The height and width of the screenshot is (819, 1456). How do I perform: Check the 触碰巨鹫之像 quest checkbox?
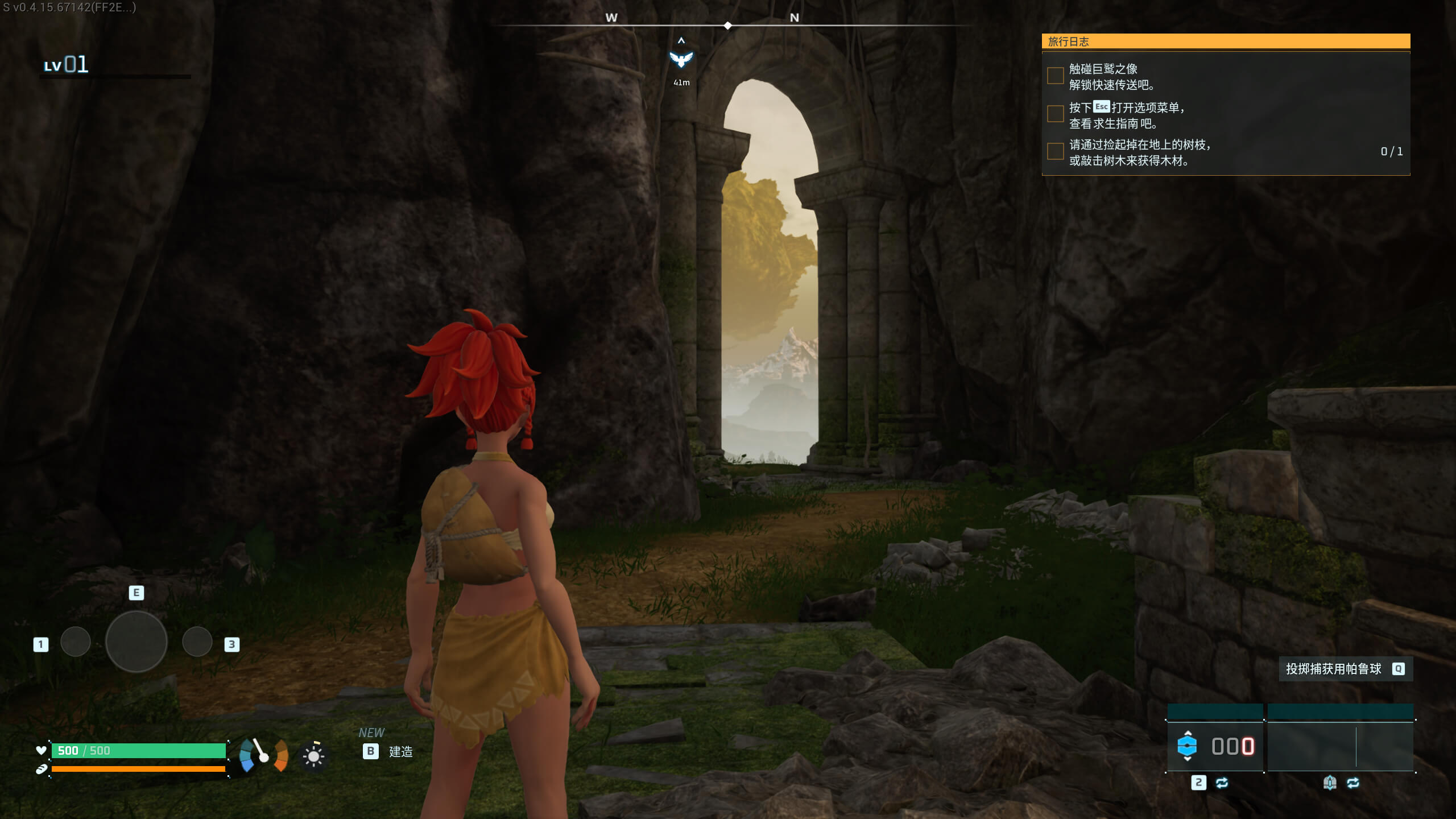[x=1055, y=76]
